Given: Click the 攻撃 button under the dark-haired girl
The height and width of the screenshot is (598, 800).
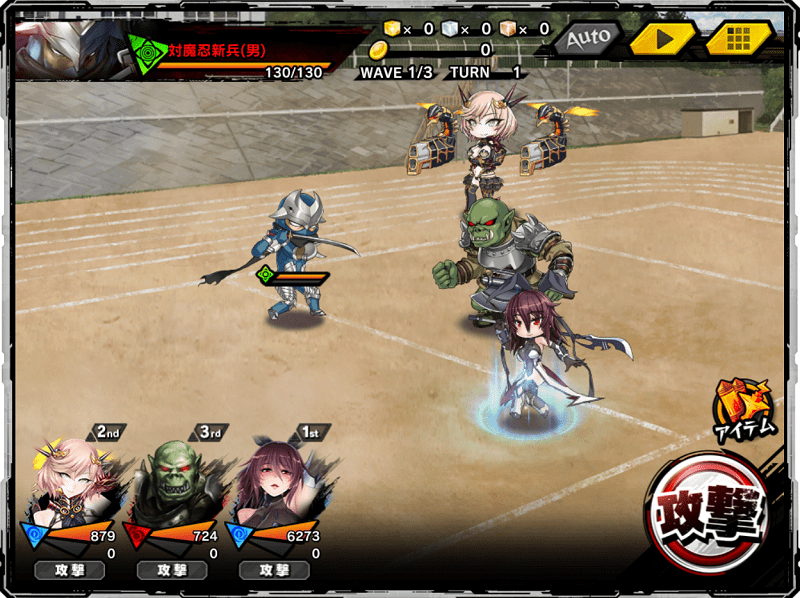Looking at the screenshot, I should 275,570.
